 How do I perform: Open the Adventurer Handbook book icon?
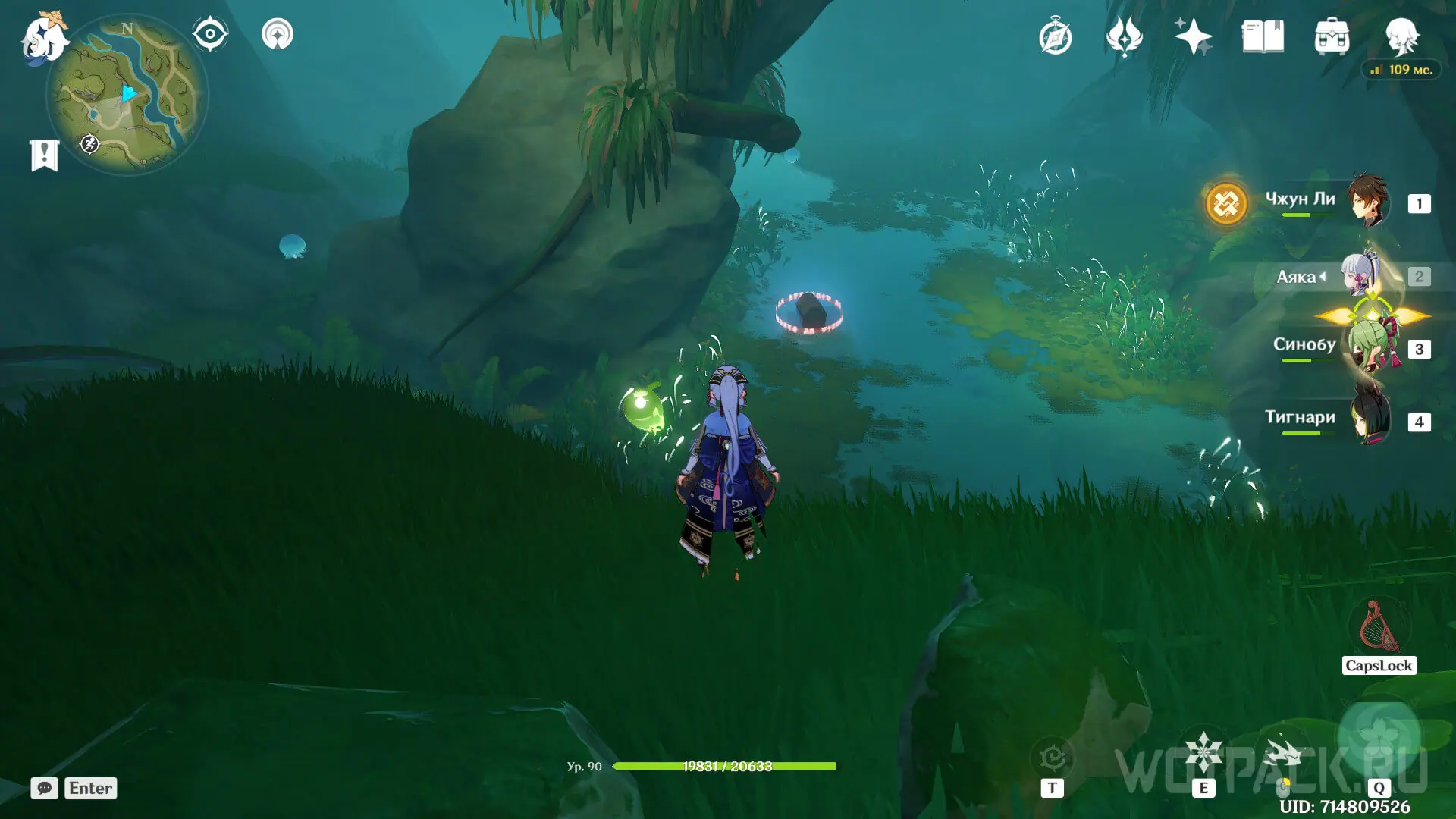[x=1263, y=37]
